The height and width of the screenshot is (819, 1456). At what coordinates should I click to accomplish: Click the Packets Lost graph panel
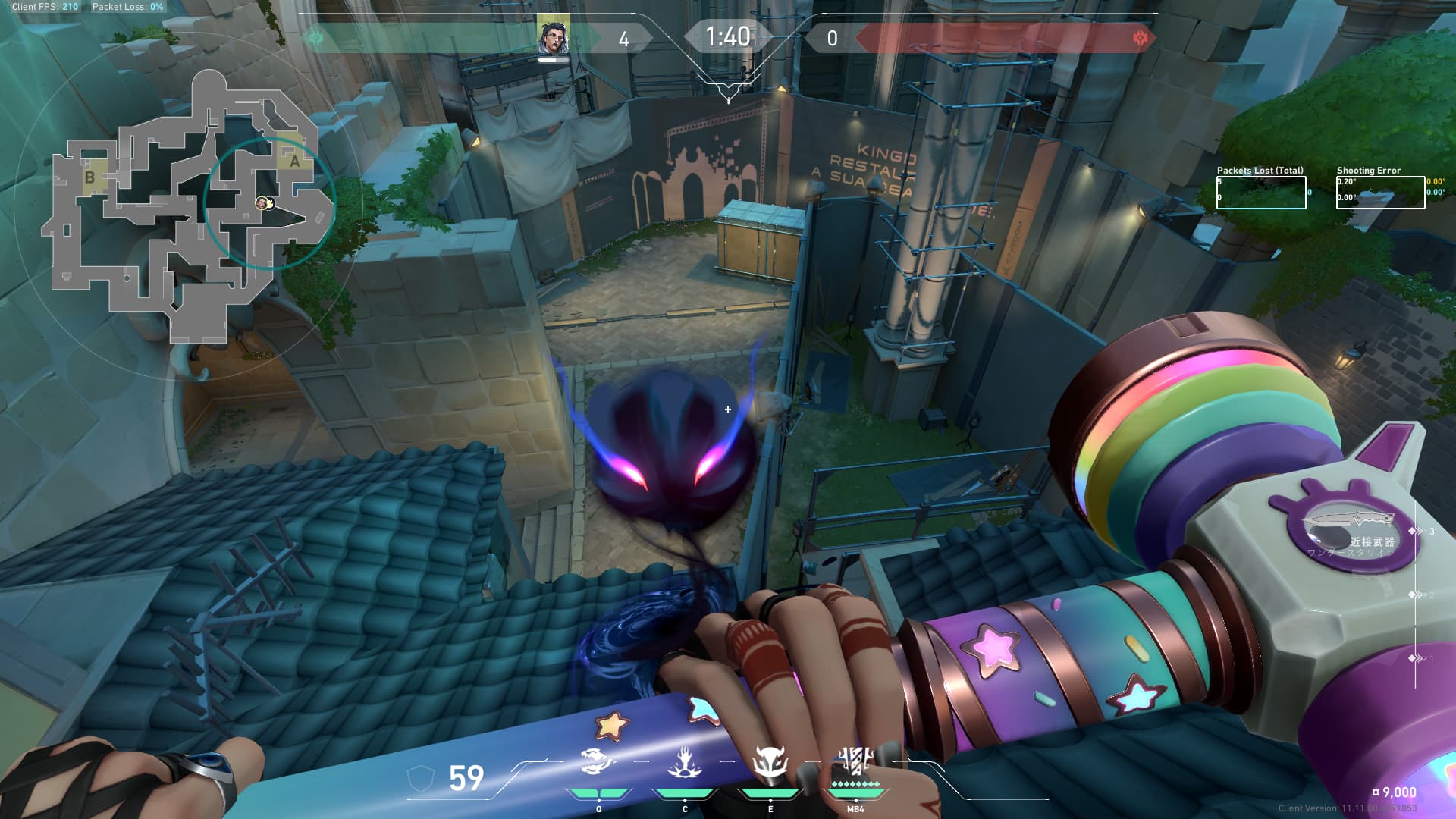1261,193
